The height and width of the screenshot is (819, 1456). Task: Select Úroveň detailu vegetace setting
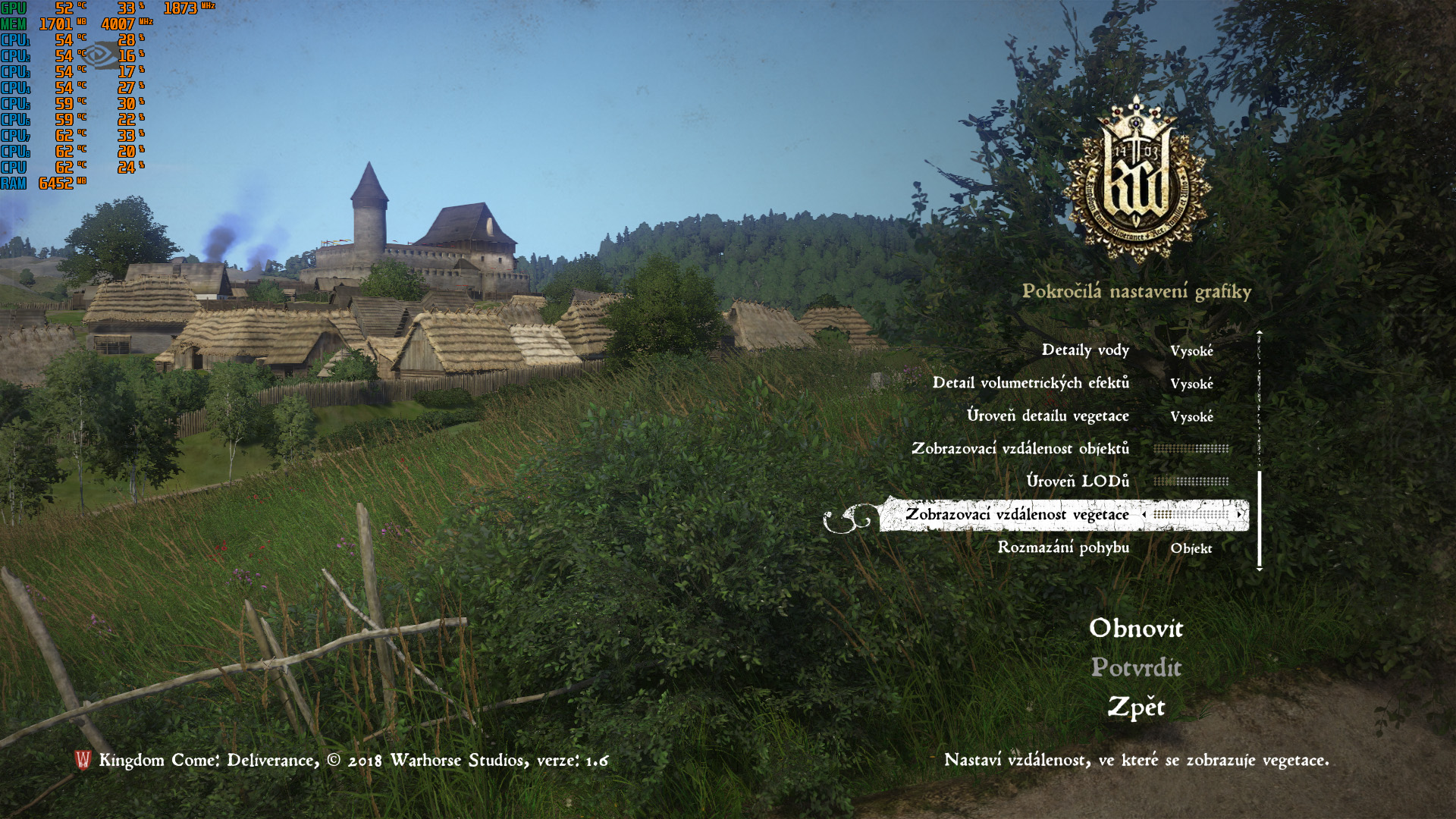(1047, 416)
